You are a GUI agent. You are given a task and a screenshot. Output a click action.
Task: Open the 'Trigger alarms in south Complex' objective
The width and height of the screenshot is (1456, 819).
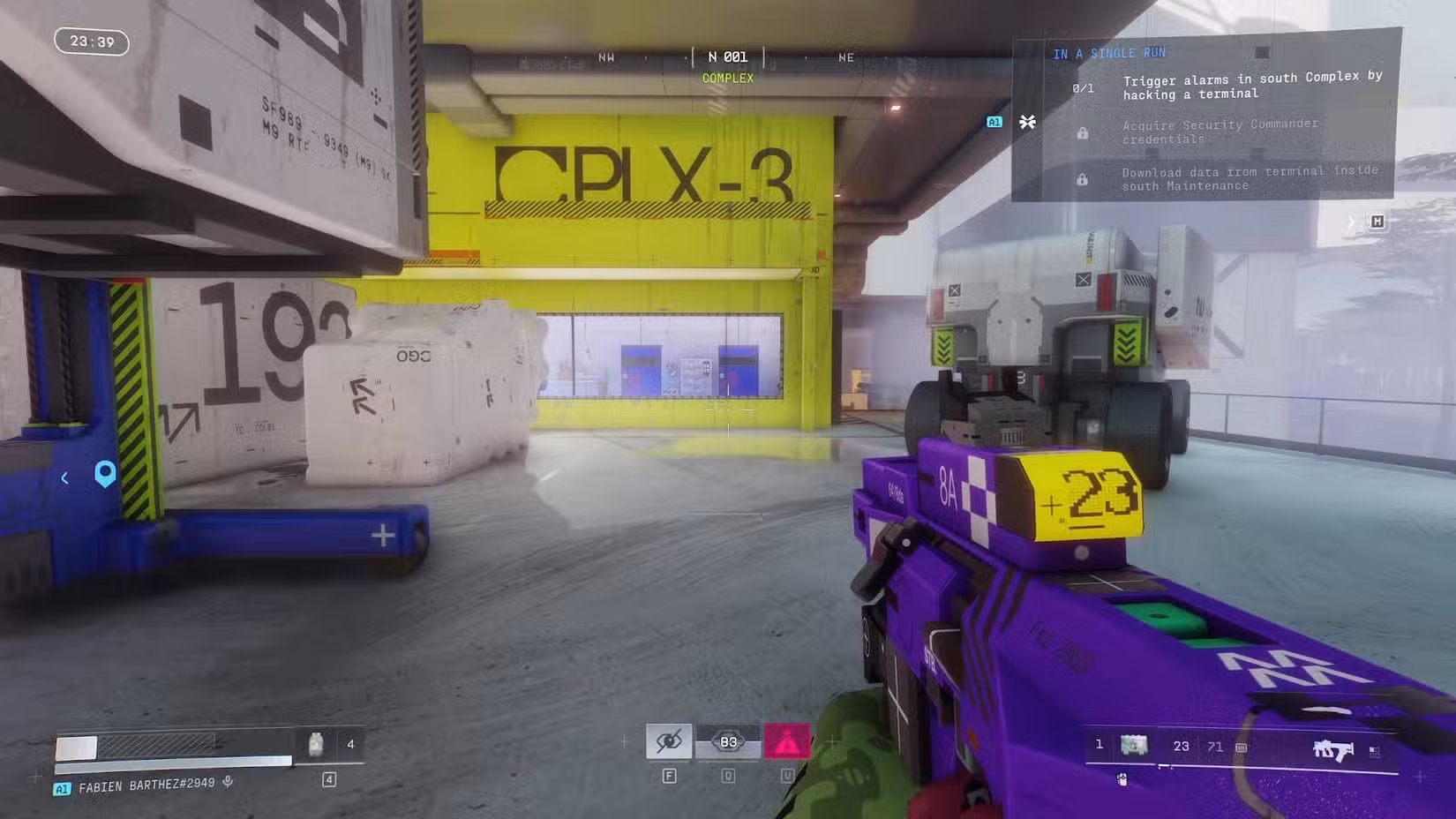pyautogui.click(x=1251, y=86)
